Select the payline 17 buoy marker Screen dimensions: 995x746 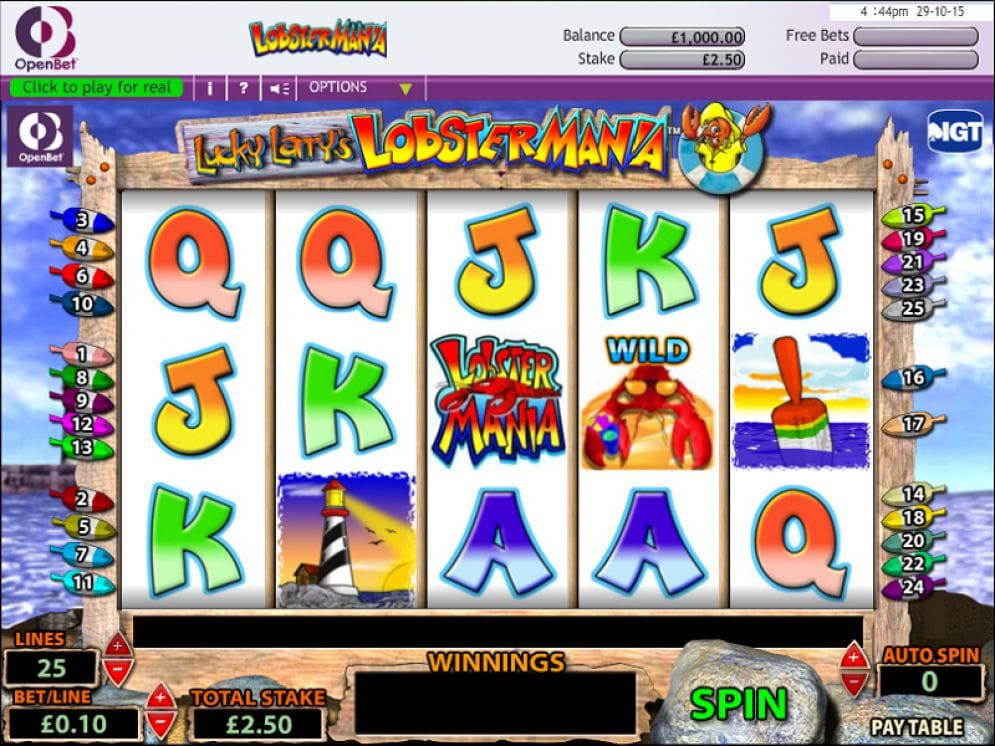[912, 424]
